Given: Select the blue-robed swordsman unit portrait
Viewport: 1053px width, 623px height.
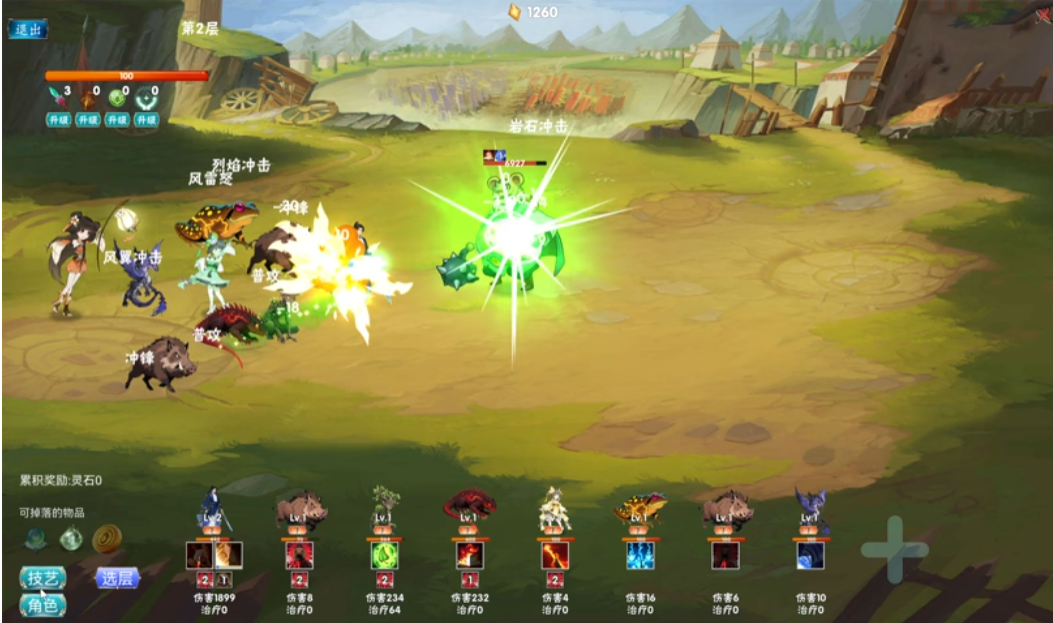Looking at the screenshot, I should click(x=213, y=508).
